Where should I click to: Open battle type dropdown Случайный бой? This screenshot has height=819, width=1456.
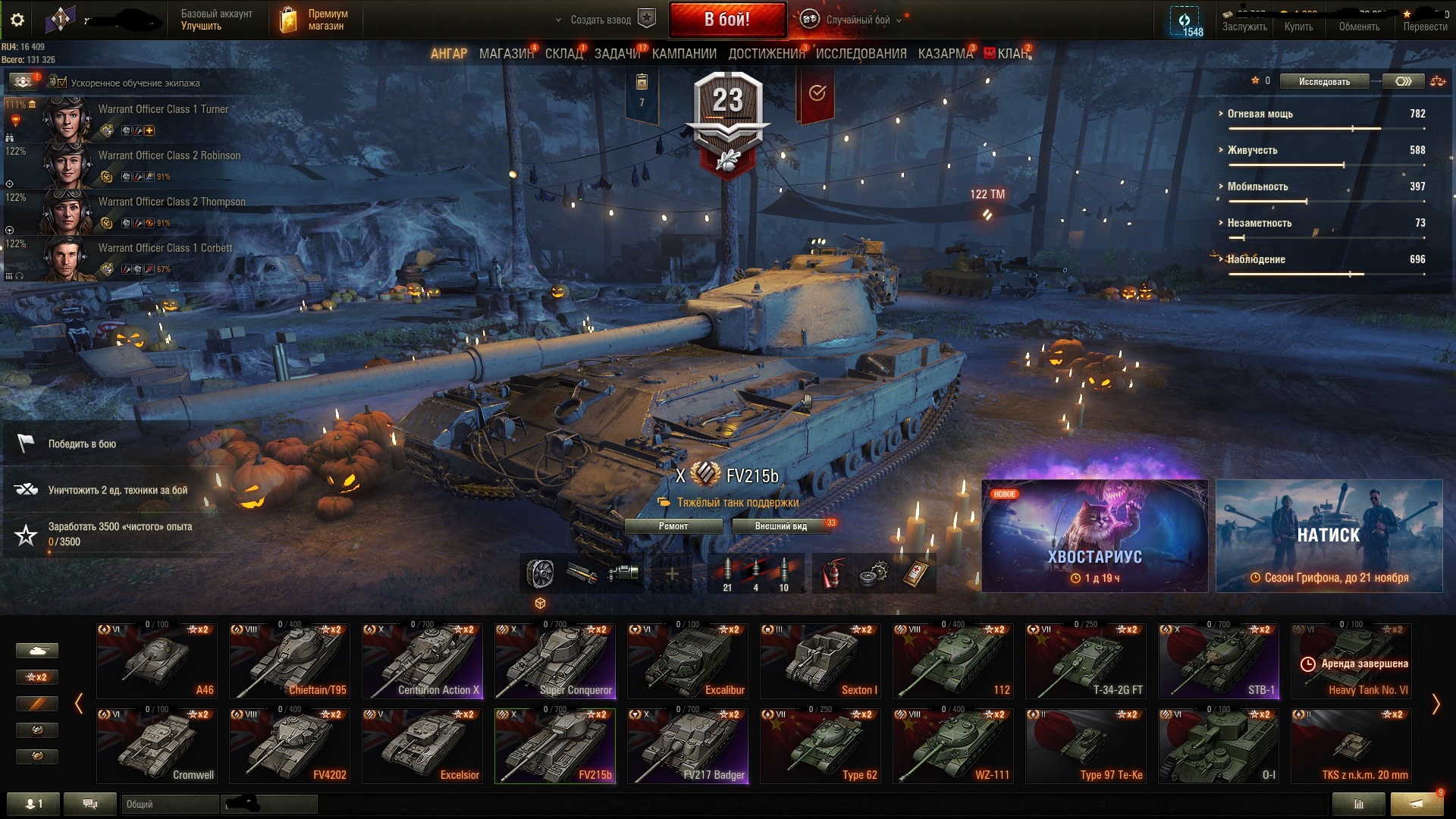tap(857, 20)
